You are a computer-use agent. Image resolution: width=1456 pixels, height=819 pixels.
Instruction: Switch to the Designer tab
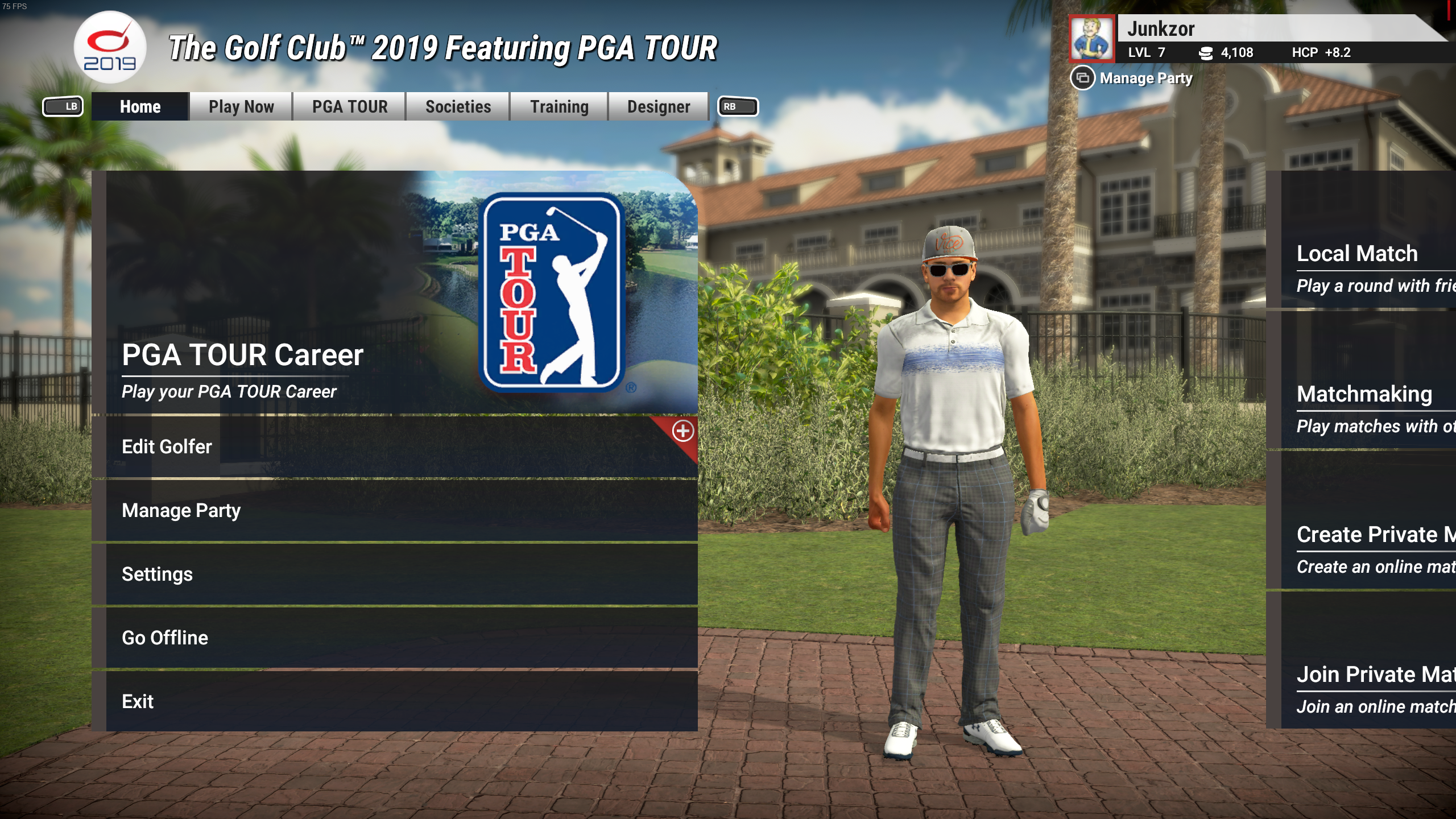coord(658,107)
